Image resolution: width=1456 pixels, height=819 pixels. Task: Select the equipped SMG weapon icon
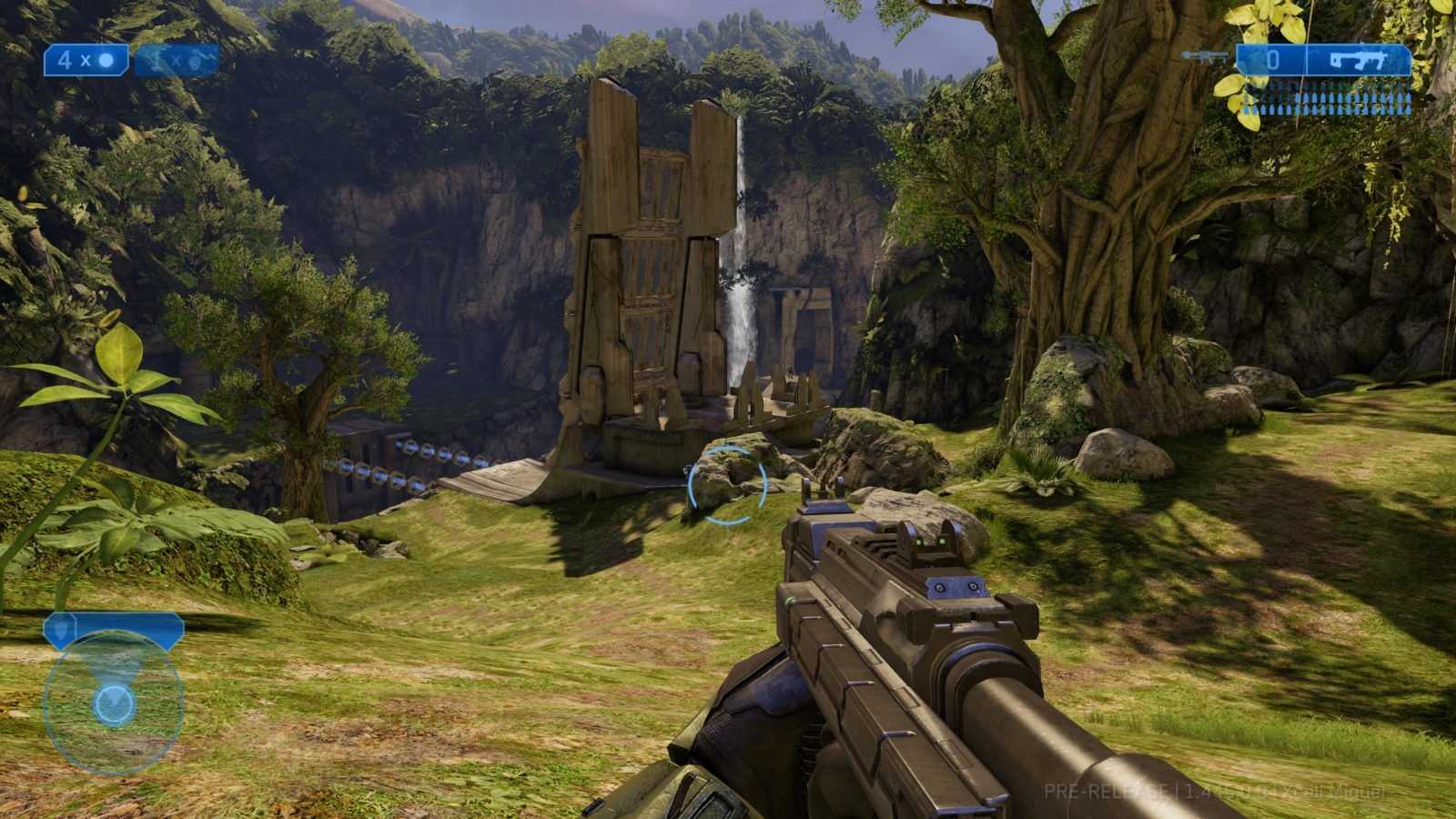click(x=1358, y=61)
